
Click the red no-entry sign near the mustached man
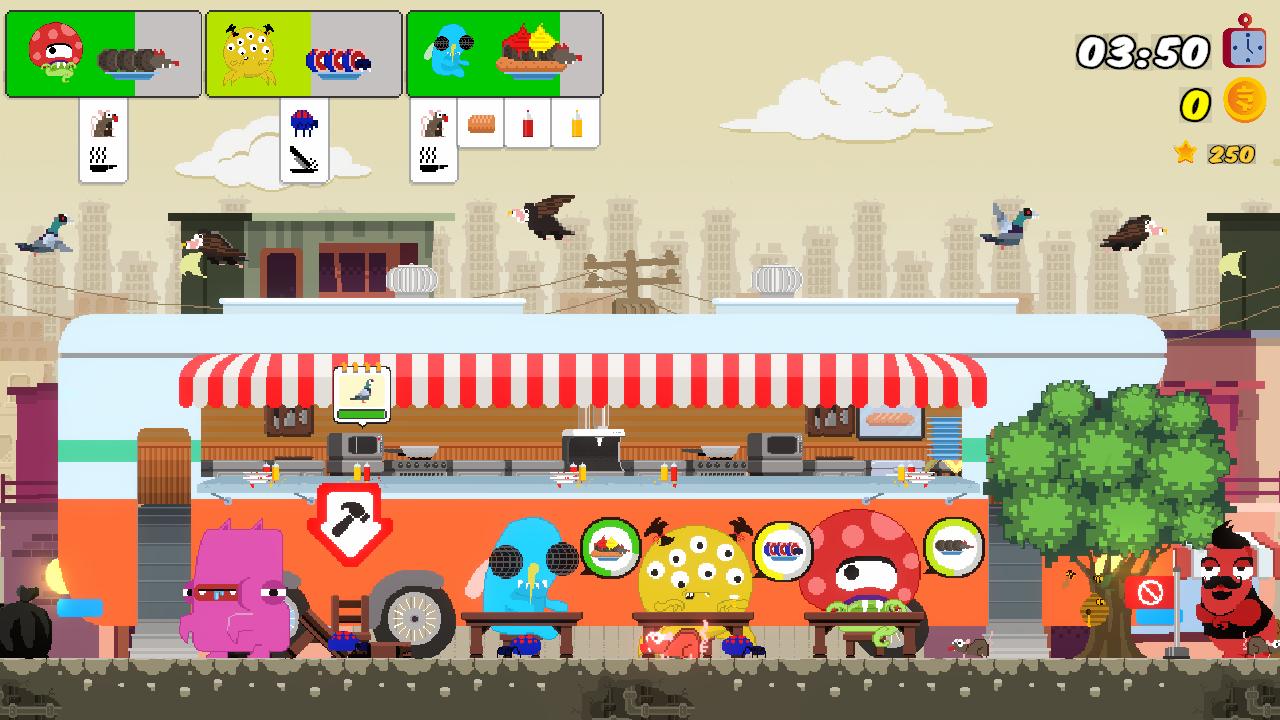click(x=1152, y=592)
